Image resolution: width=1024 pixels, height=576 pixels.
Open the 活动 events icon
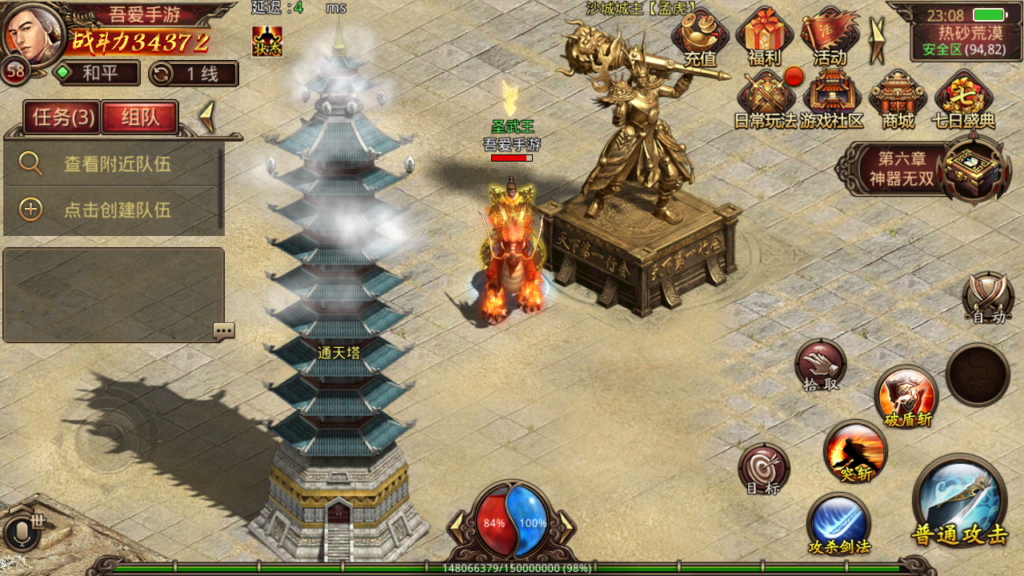pos(829,37)
